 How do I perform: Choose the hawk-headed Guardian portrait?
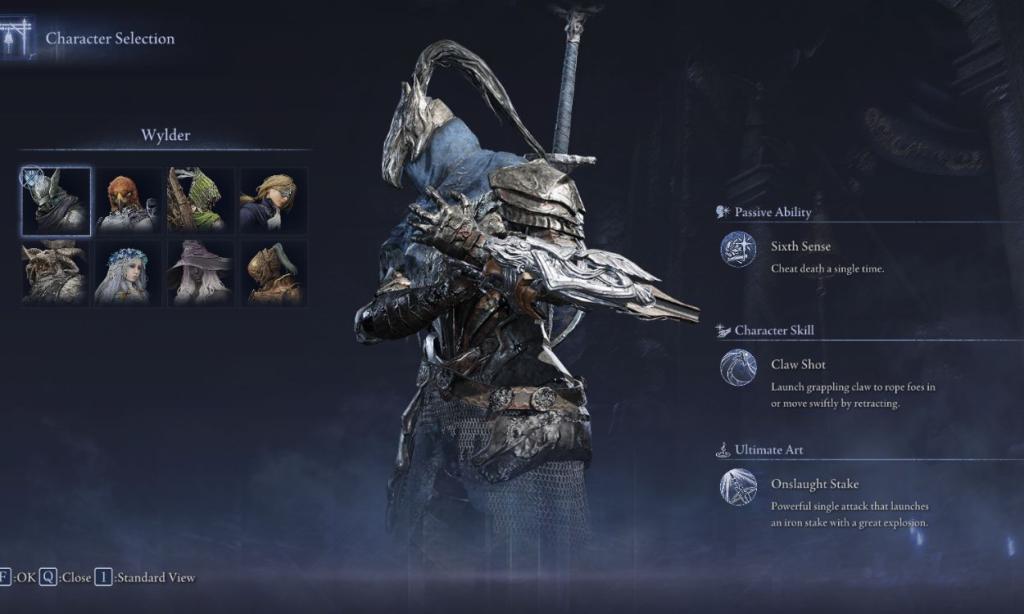(128, 201)
